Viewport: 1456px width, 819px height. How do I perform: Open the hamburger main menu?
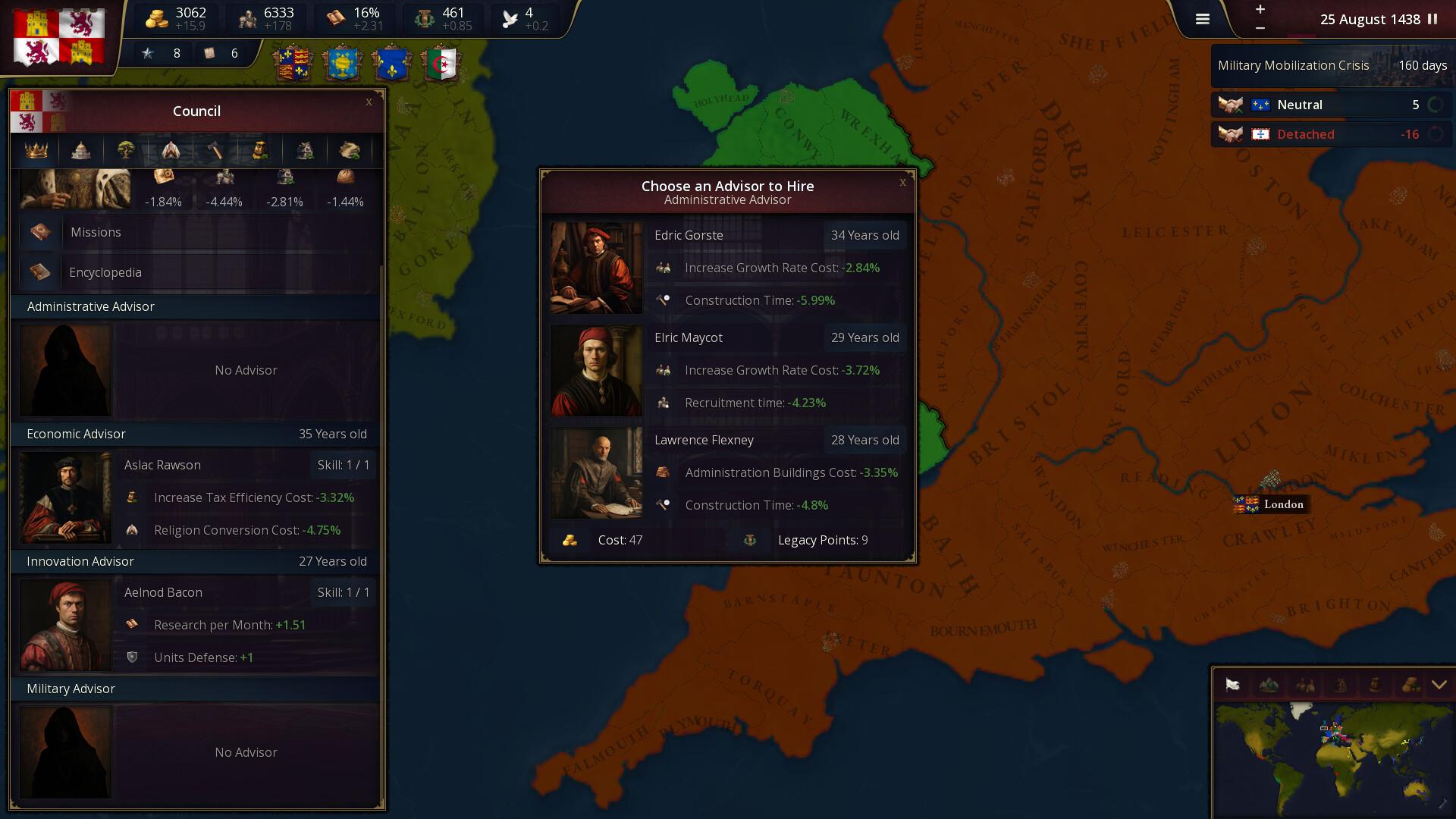(x=1203, y=20)
